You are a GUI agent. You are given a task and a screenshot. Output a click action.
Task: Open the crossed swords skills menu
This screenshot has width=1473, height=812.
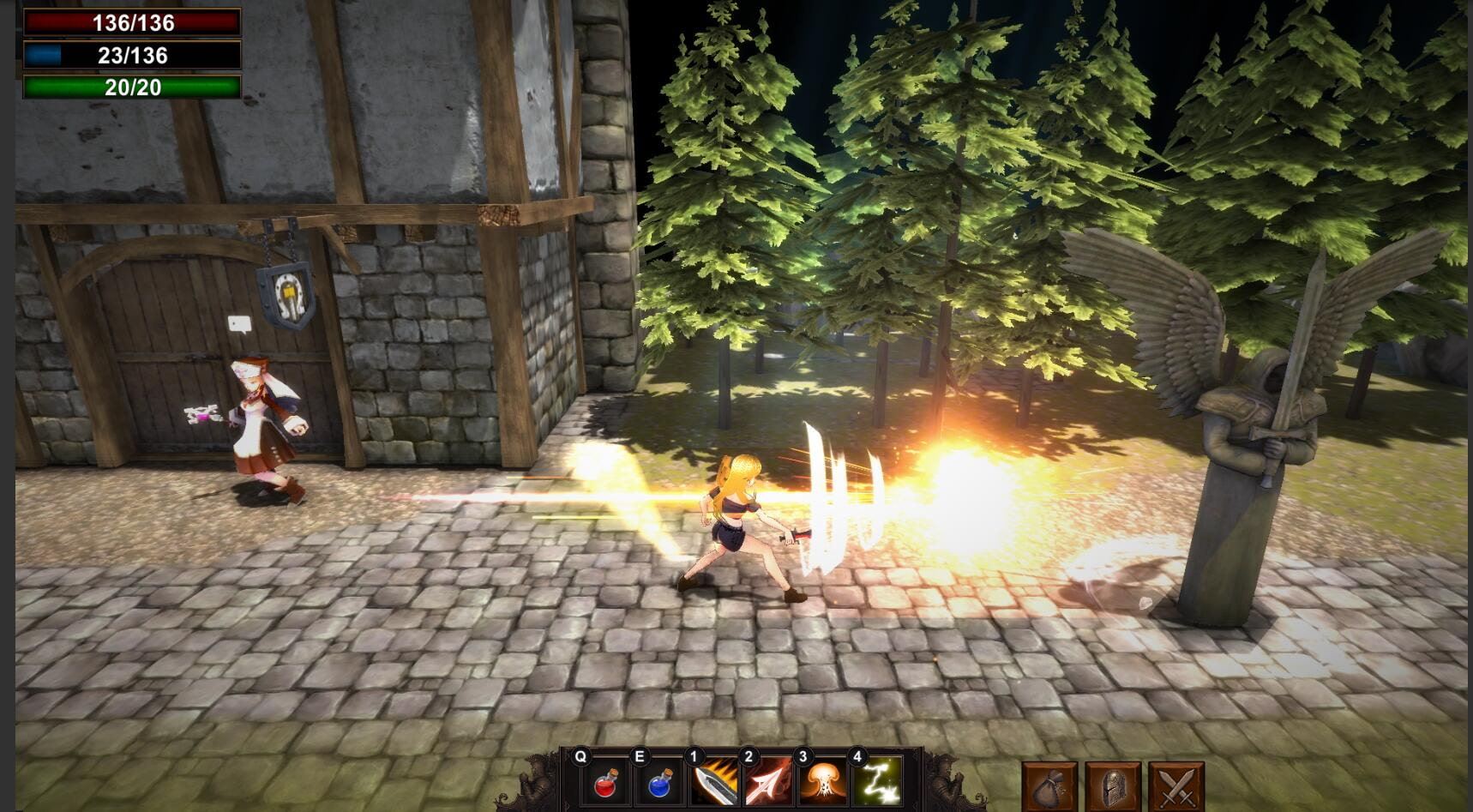pyautogui.click(x=1176, y=786)
